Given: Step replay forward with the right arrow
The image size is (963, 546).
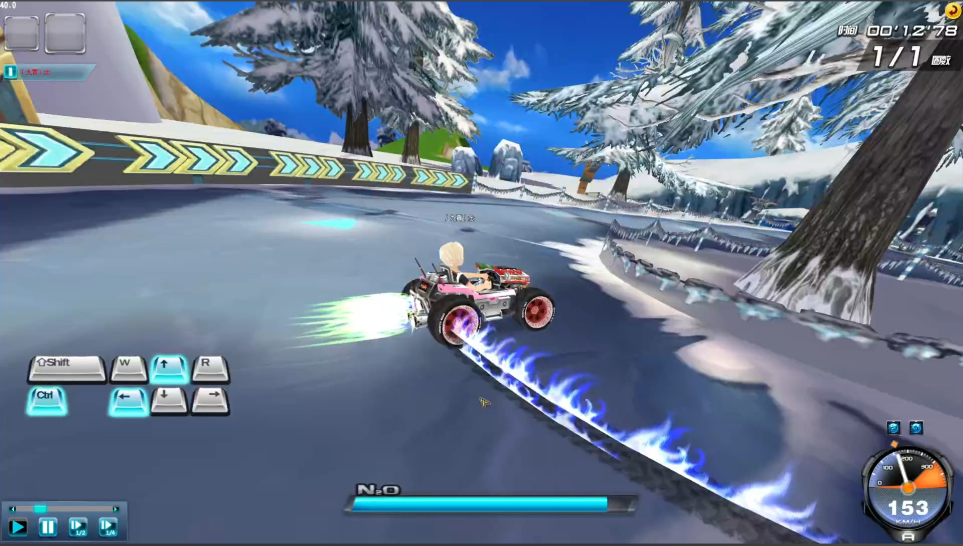Looking at the screenshot, I should click(x=117, y=509).
